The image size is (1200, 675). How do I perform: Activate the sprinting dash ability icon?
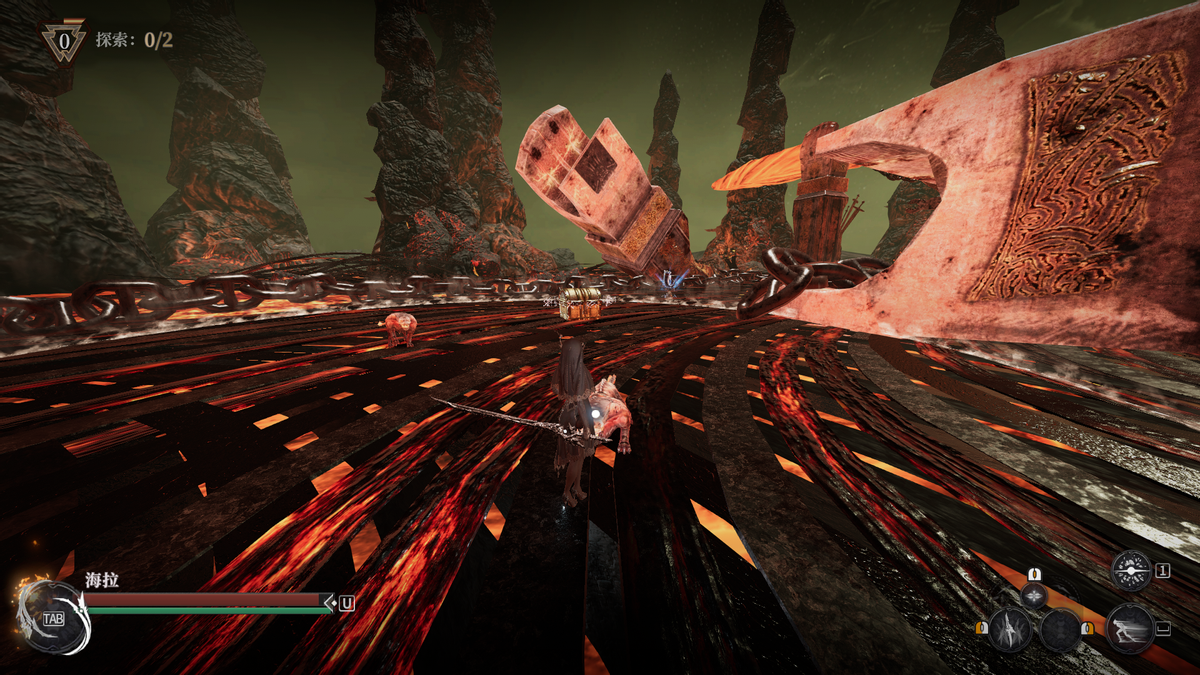point(1130,629)
